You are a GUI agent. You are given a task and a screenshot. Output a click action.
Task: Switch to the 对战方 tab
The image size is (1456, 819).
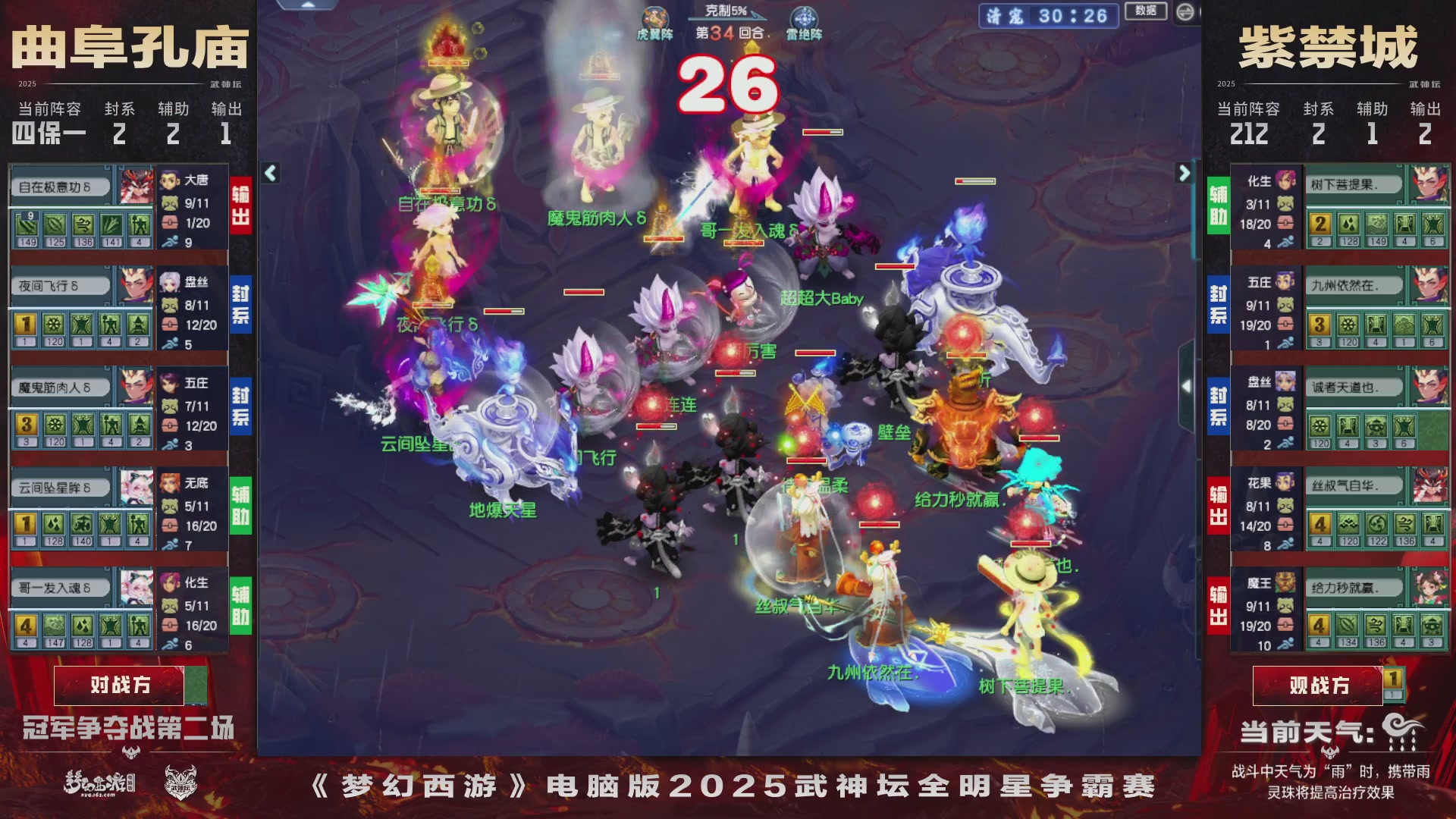[121, 685]
